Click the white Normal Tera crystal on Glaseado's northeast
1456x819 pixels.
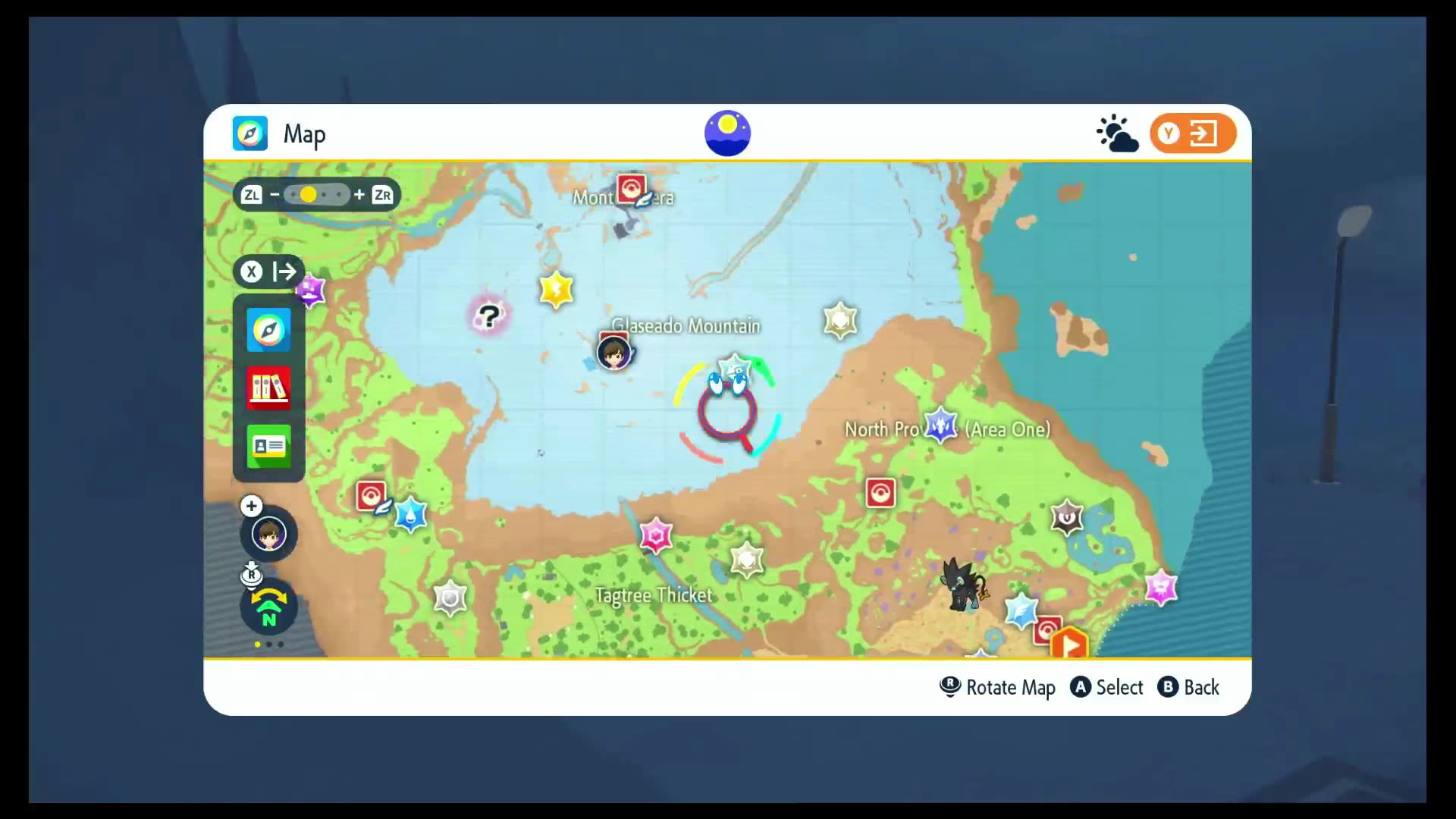coord(840,320)
